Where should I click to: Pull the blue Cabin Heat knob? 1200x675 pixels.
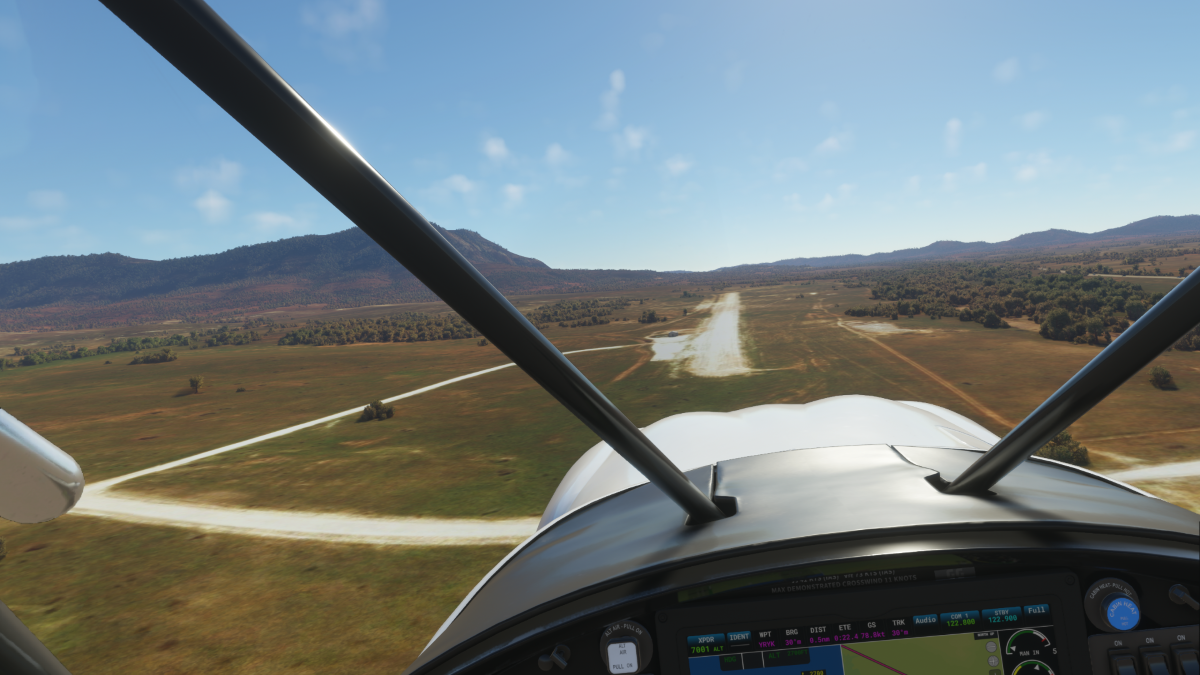1121,612
